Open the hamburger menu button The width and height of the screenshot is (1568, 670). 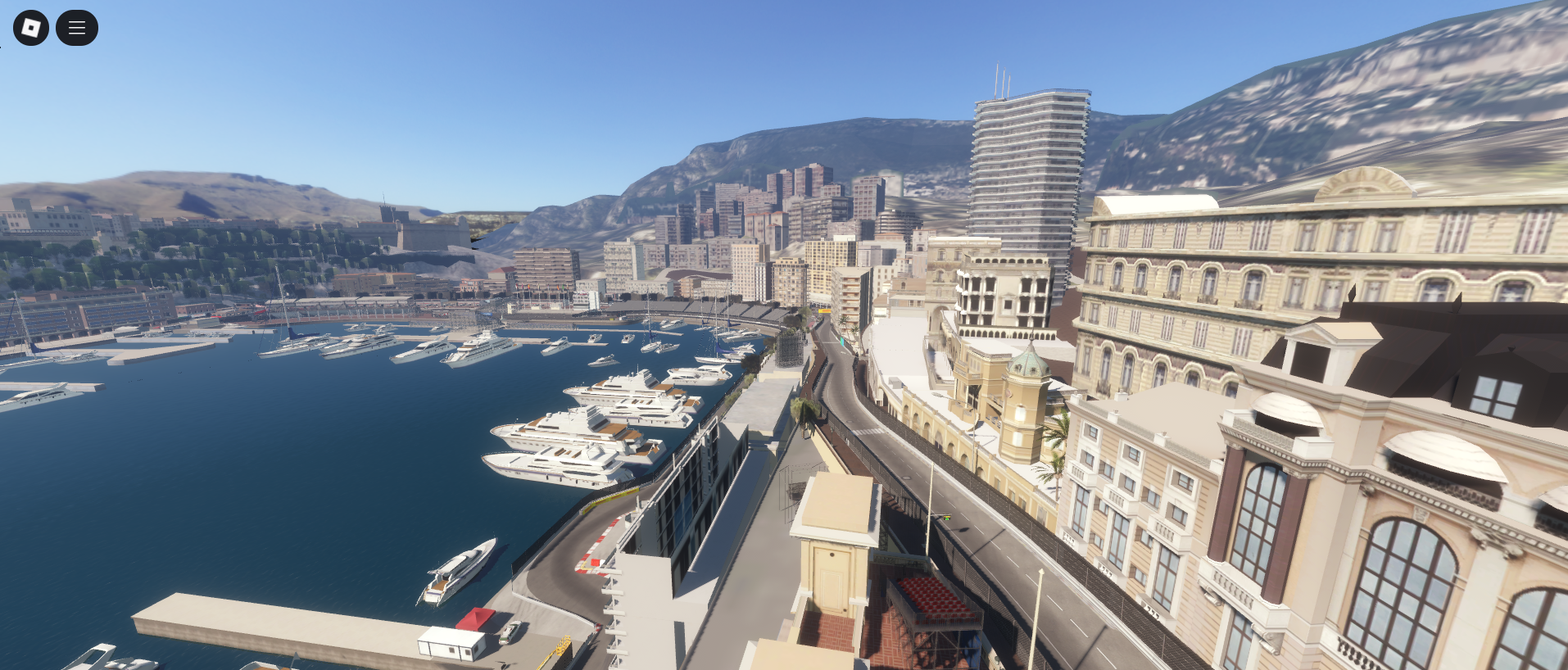point(77,28)
